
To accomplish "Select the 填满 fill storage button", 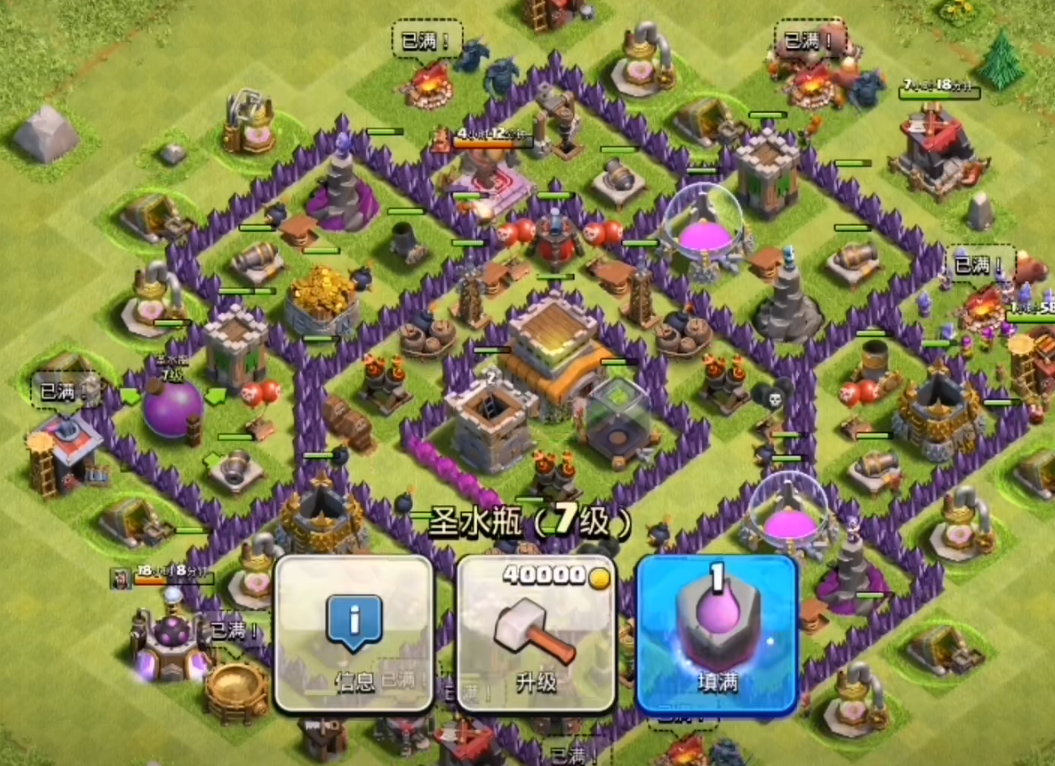I will (x=716, y=633).
